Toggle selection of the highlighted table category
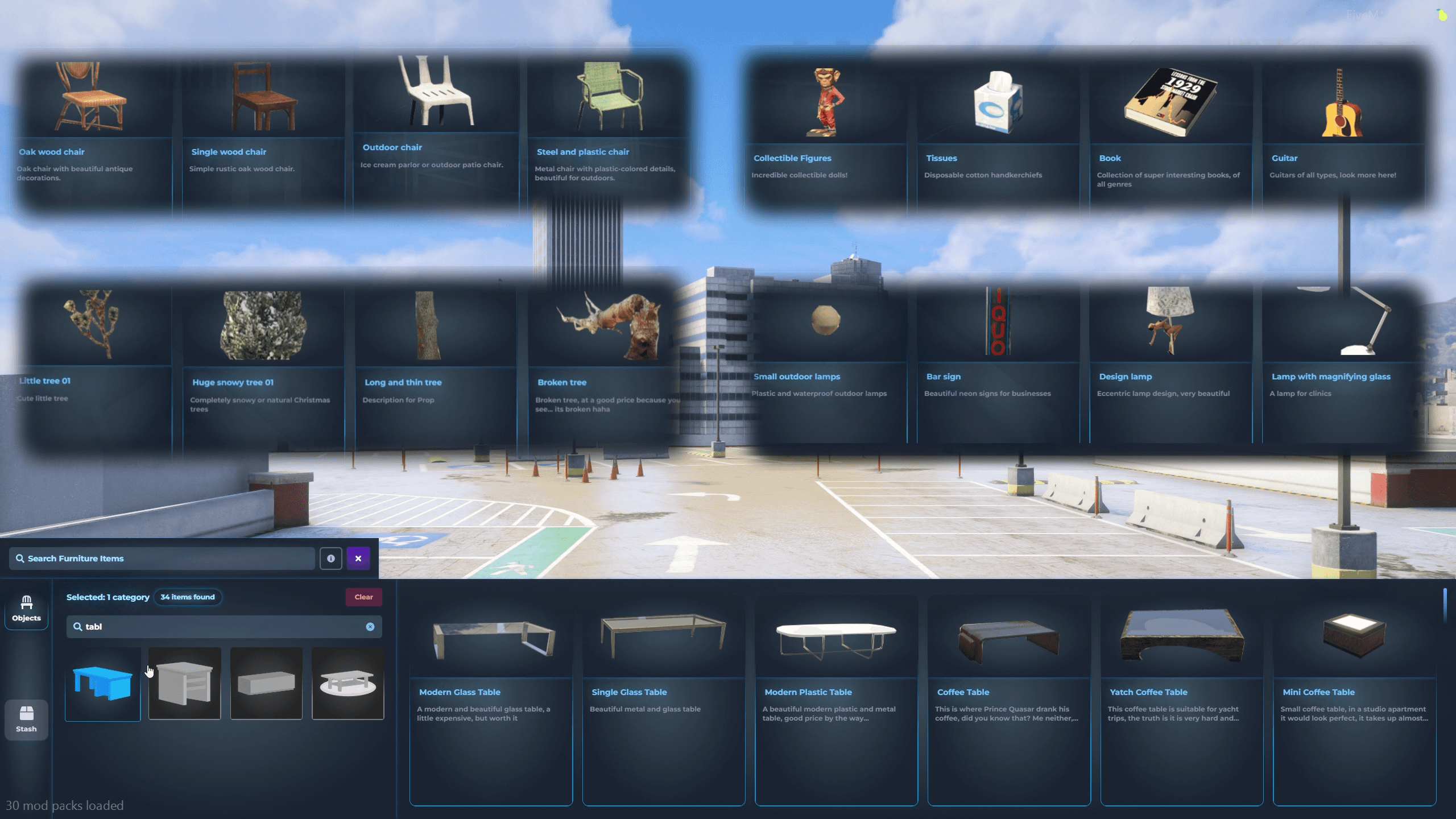 [x=102, y=684]
